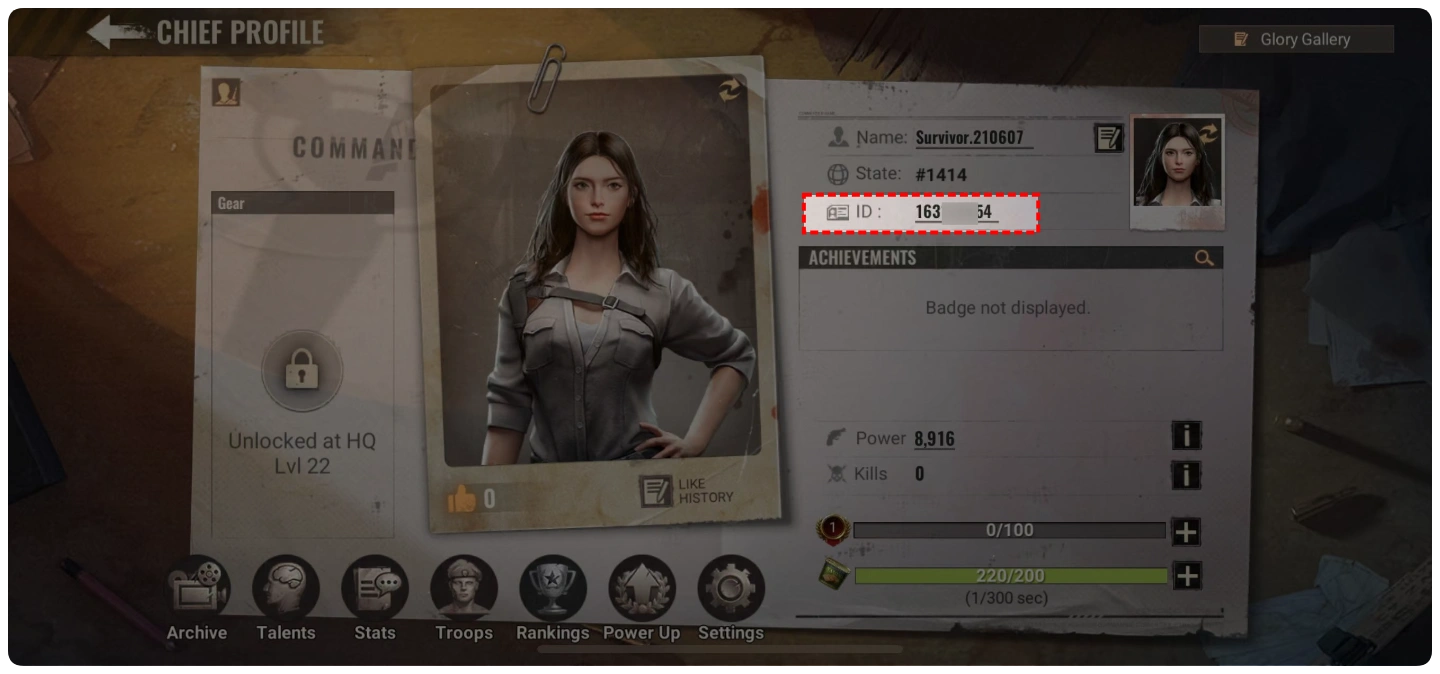Swap the large commander portrait

point(730,90)
